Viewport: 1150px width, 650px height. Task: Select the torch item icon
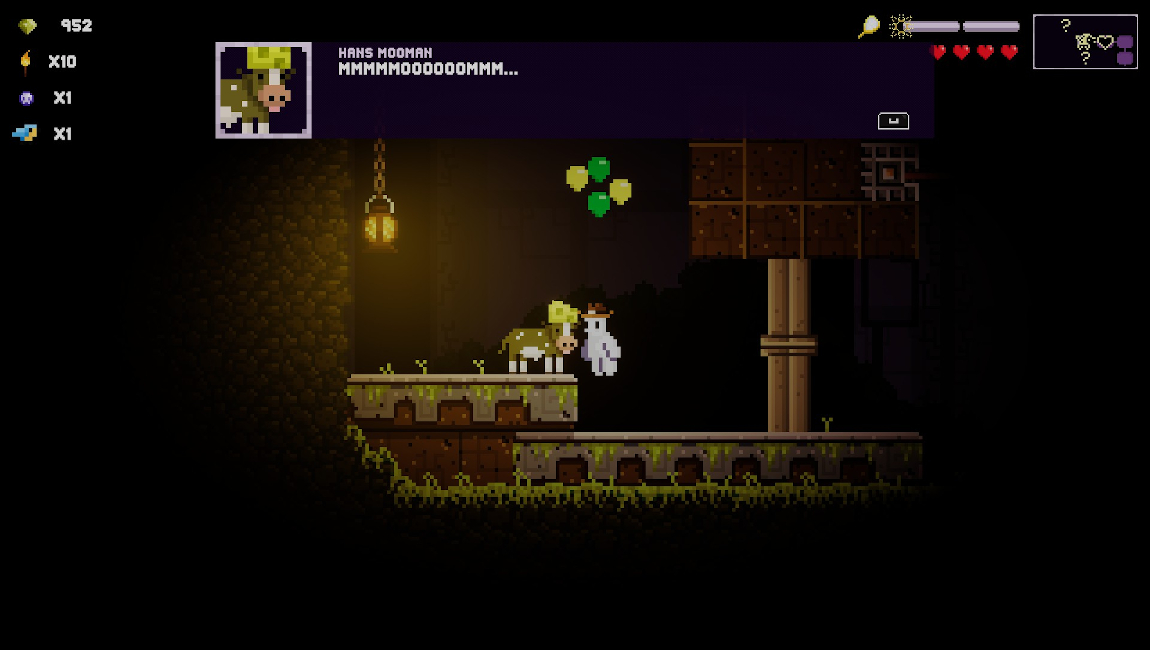pos(26,62)
